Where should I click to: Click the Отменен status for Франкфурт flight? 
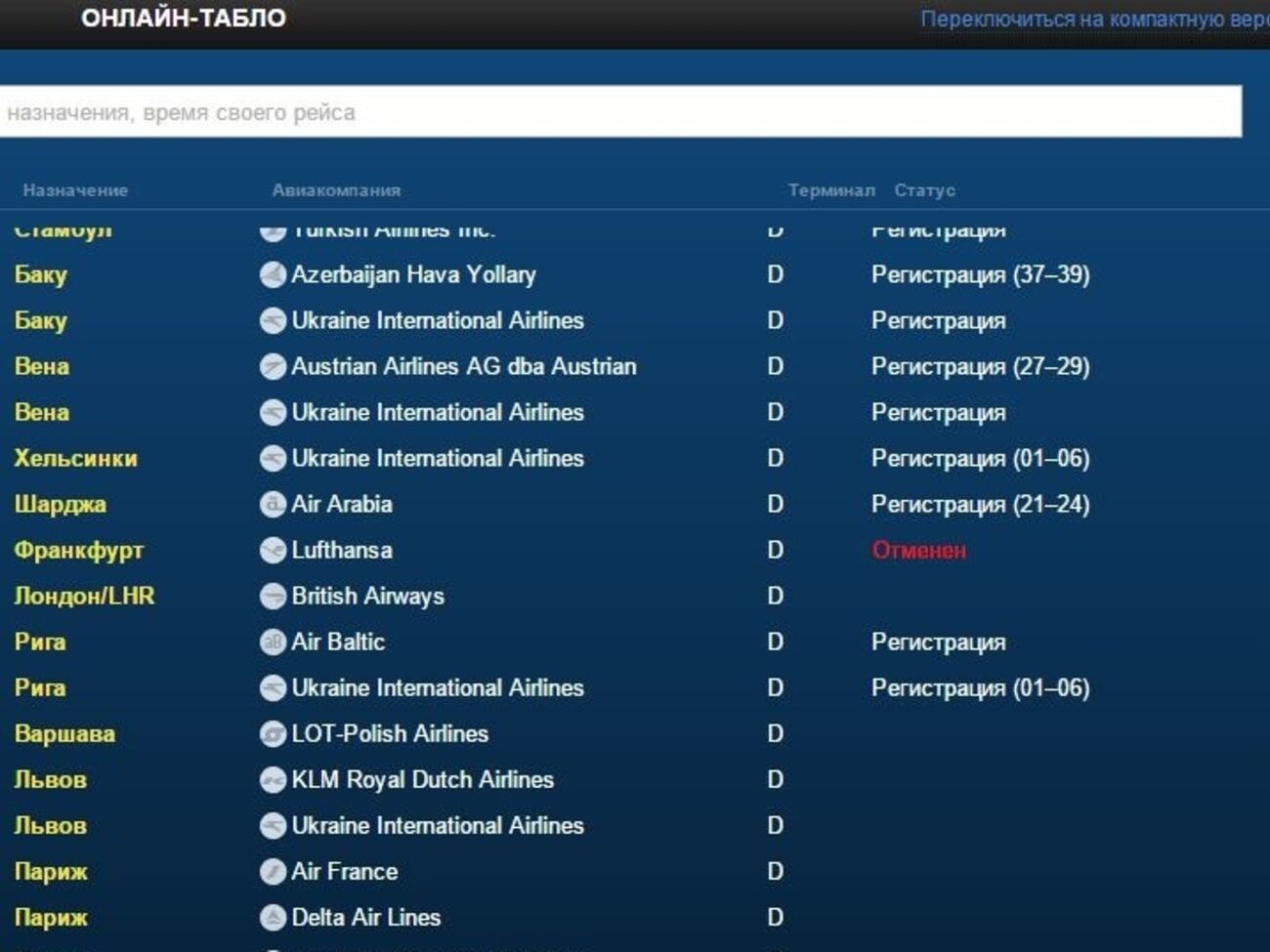point(916,551)
